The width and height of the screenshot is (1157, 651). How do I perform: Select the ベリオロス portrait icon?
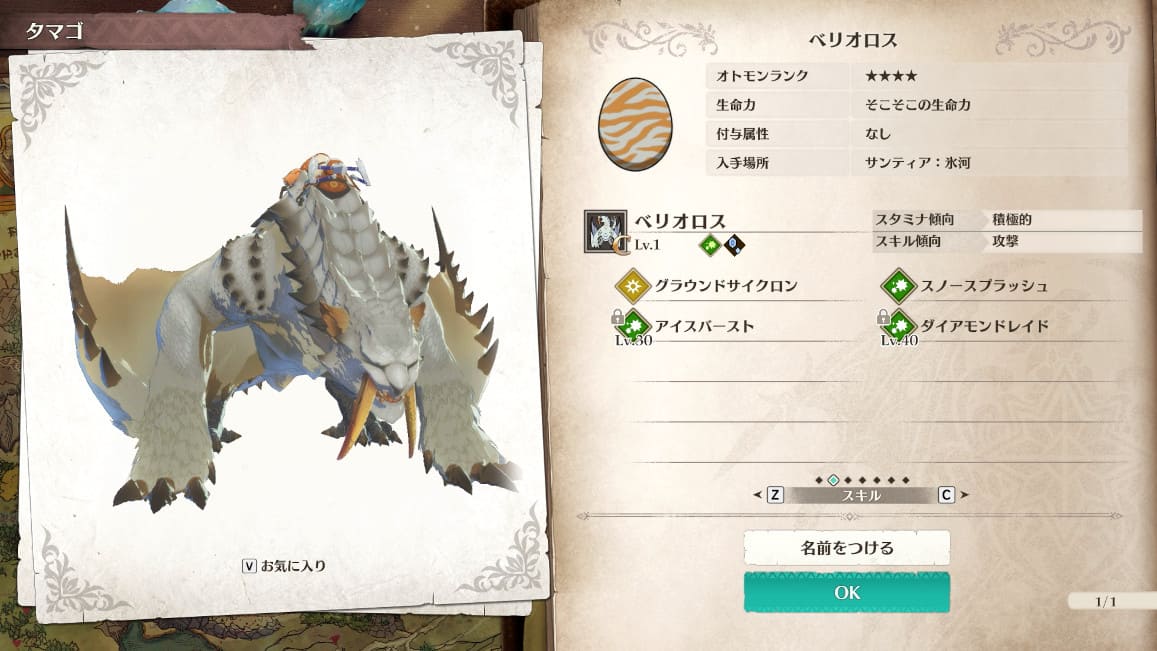(x=605, y=231)
